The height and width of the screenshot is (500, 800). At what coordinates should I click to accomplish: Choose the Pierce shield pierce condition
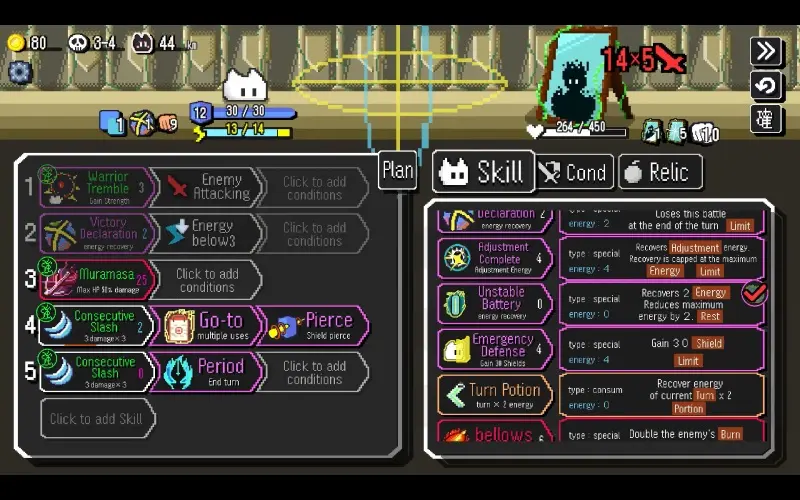(315, 326)
